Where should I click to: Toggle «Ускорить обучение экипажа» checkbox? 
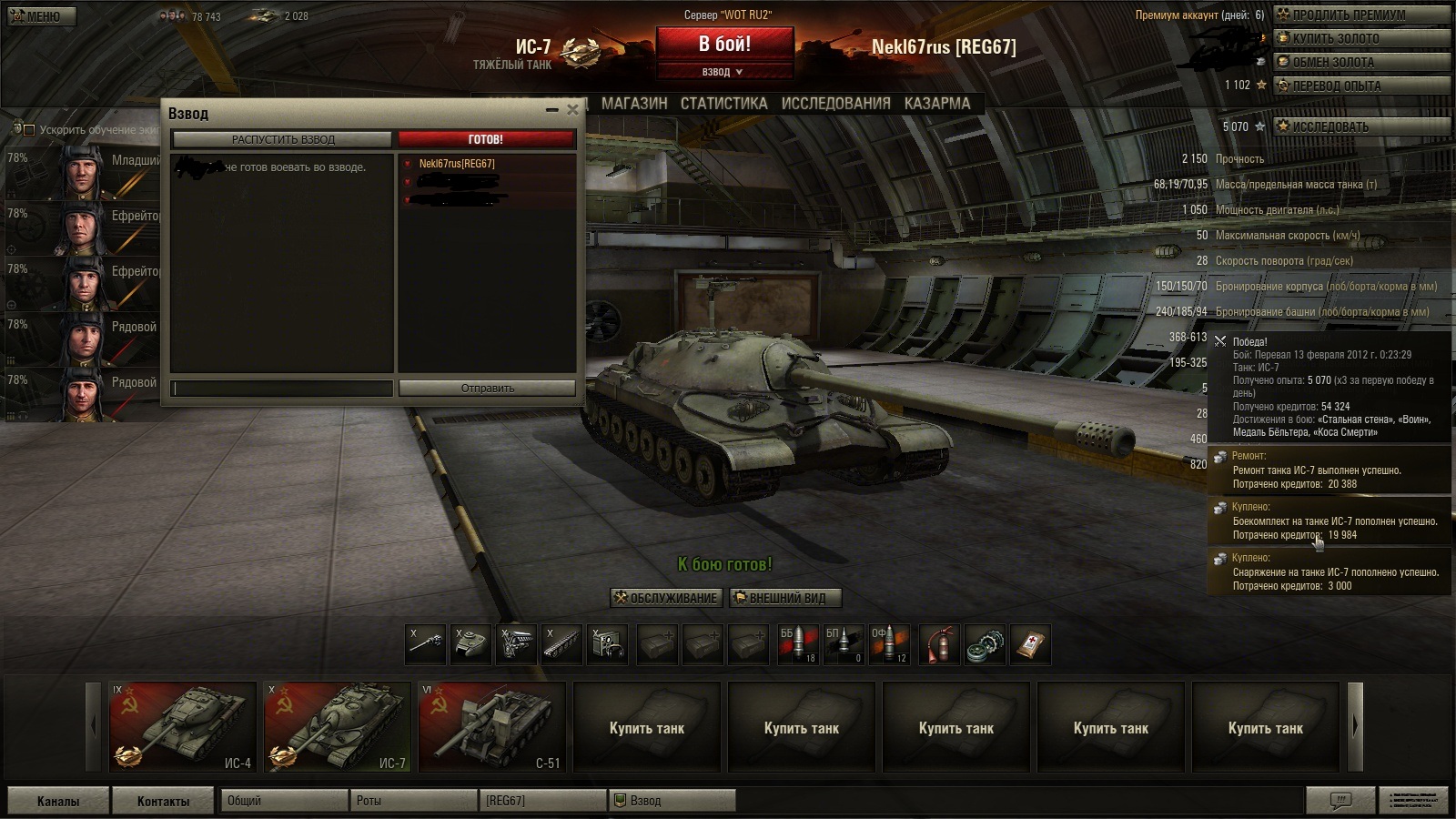29,130
